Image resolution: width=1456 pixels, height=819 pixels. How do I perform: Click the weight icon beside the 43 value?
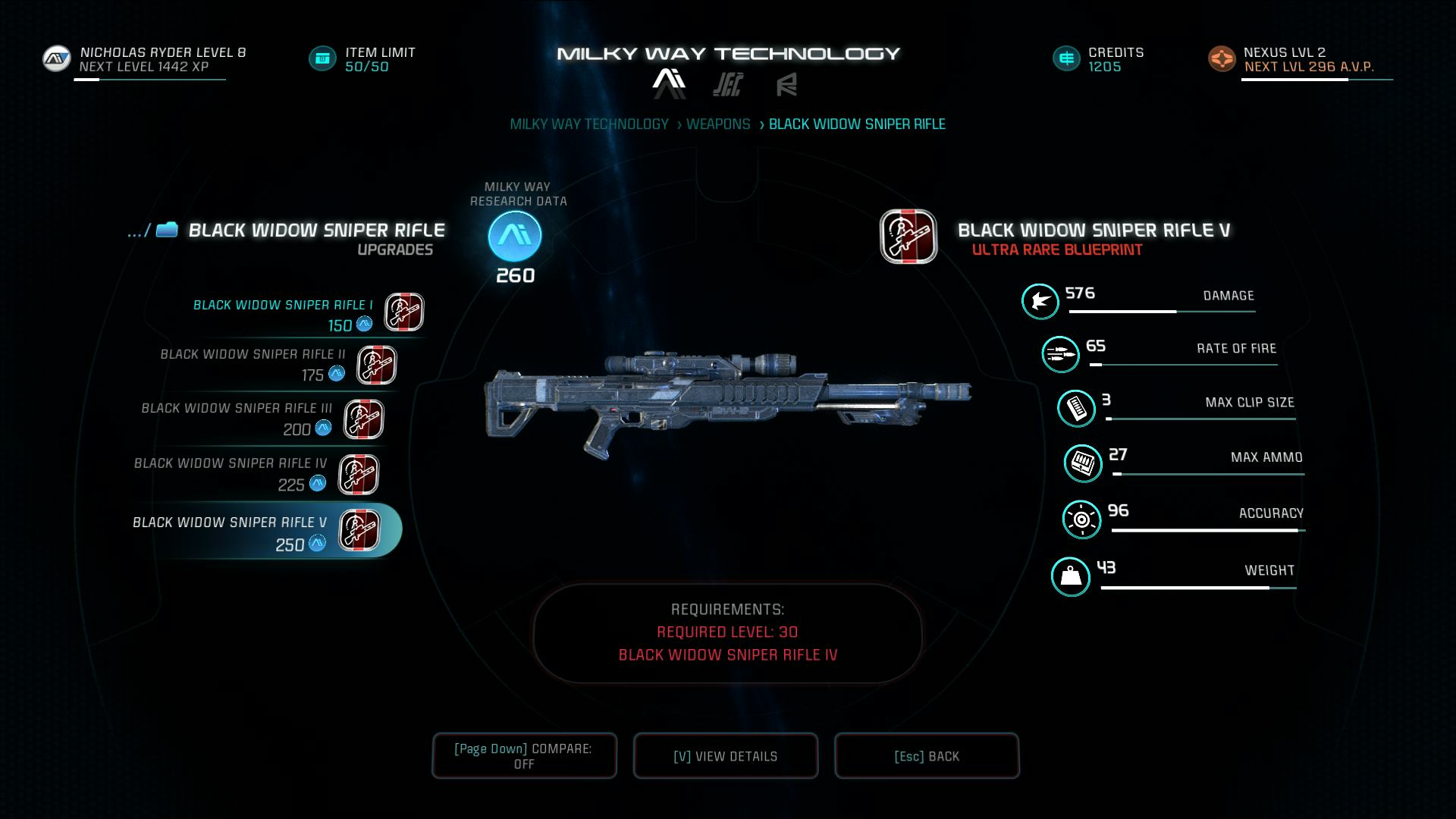[1072, 576]
